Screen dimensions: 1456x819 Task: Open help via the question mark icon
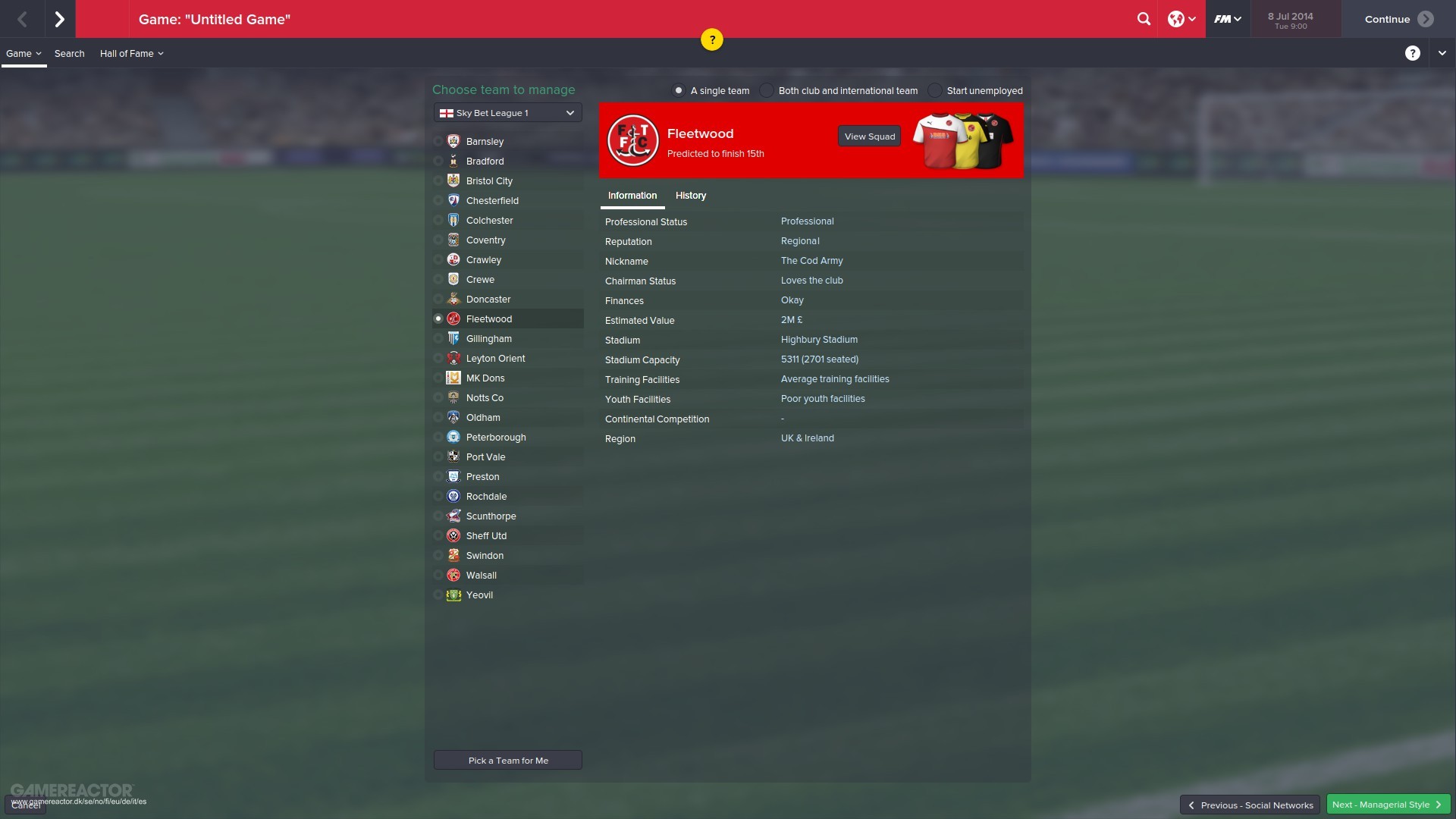pos(1412,52)
